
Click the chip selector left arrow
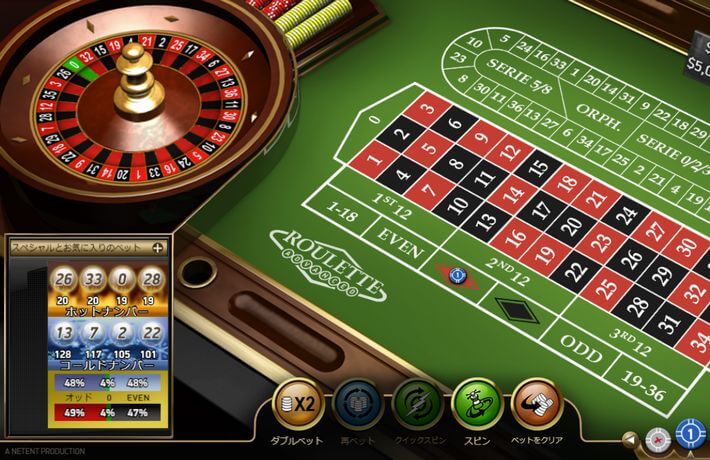[631, 438]
